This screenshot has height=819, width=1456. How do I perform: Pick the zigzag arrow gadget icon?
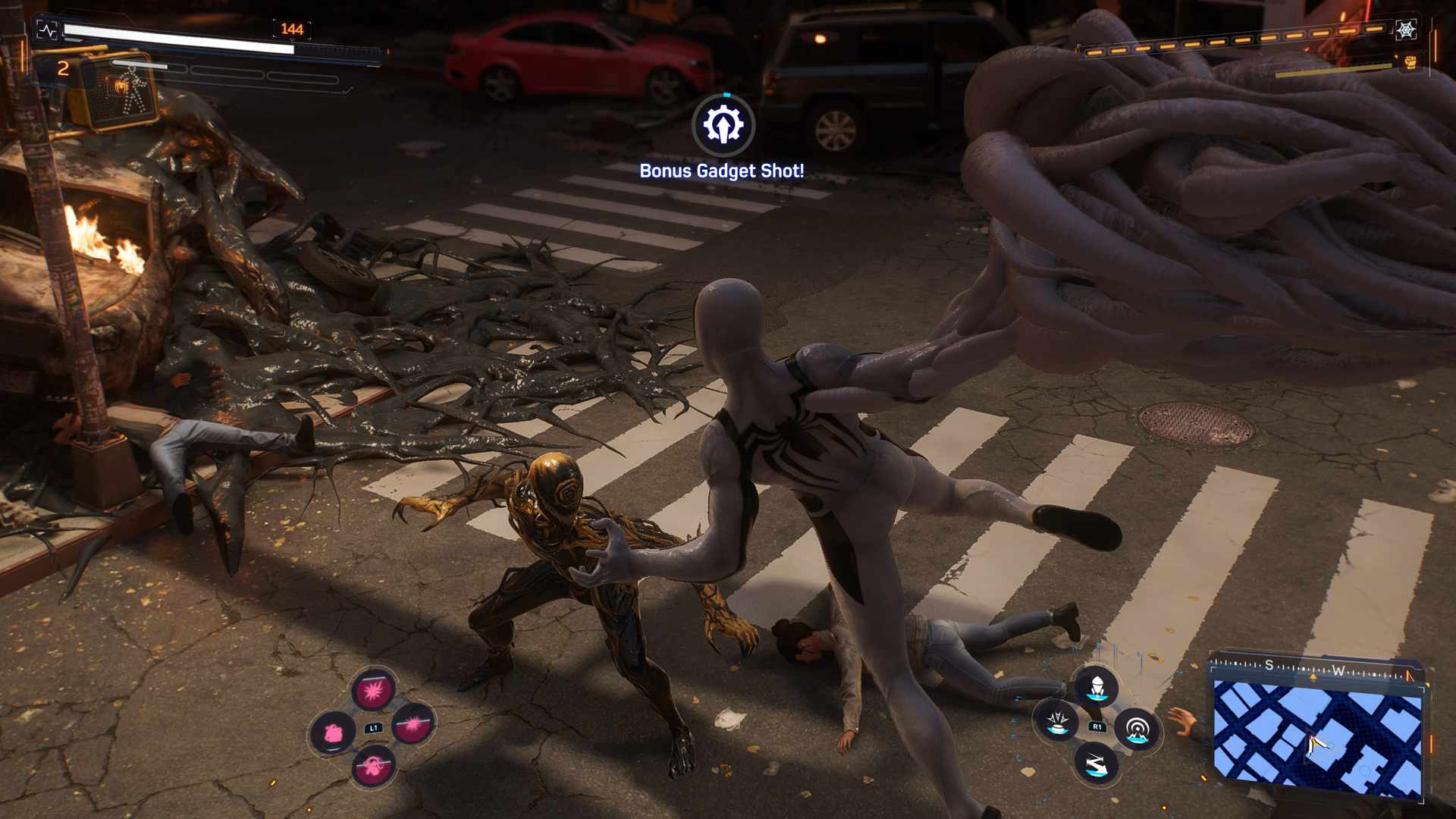tap(1097, 763)
